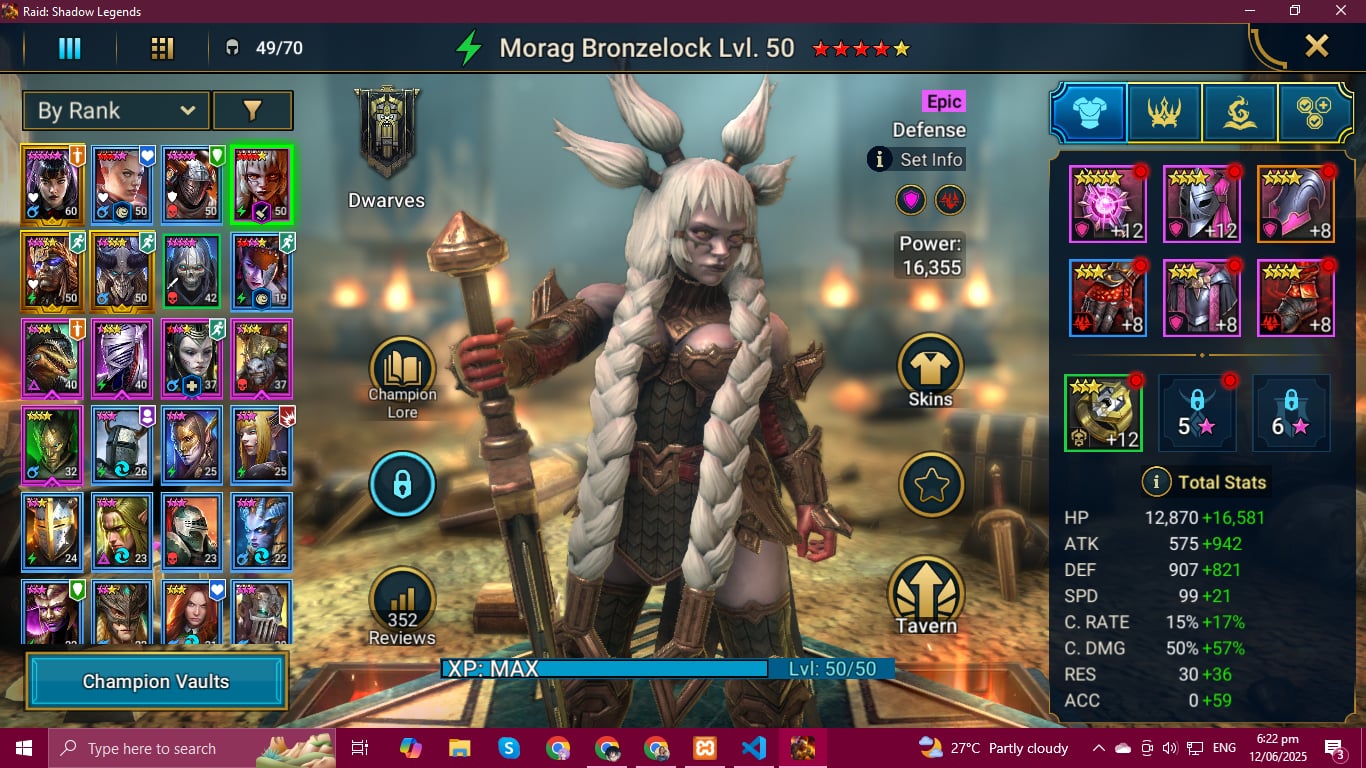The height and width of the screenshot is (768, 1366).
Task: Open Visual Studio Code from taskbar
Action: [x=753, y=747]
